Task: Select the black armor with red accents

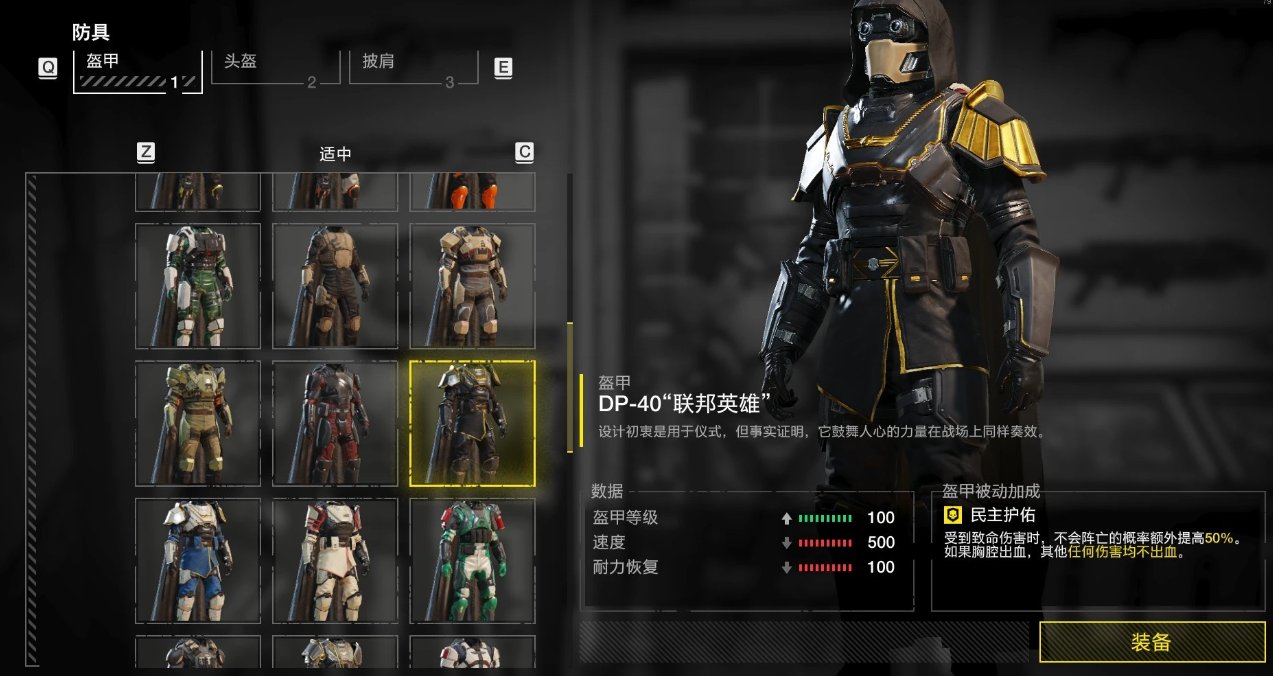Action: (x=335, y=423)
